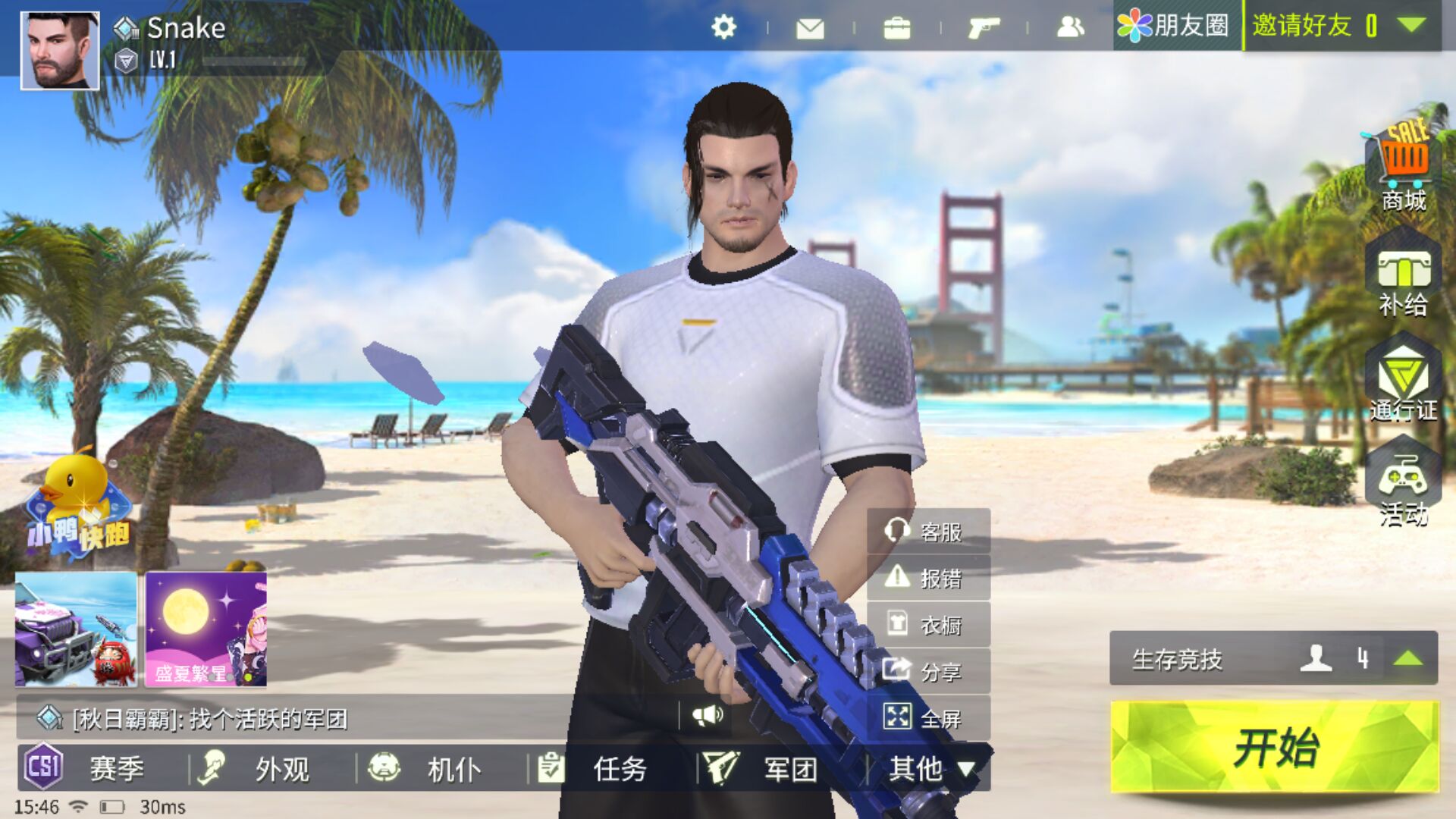Select 衣橱 wardrobe from the menu
This screenshot has width=1456, height=819.
(x=928, y=625)
